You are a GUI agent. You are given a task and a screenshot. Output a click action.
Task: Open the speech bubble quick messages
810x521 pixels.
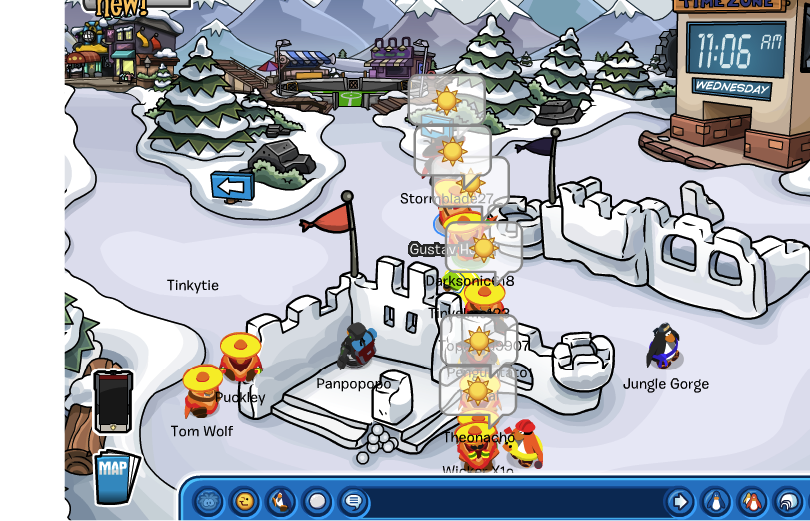[x=352, y=501]
